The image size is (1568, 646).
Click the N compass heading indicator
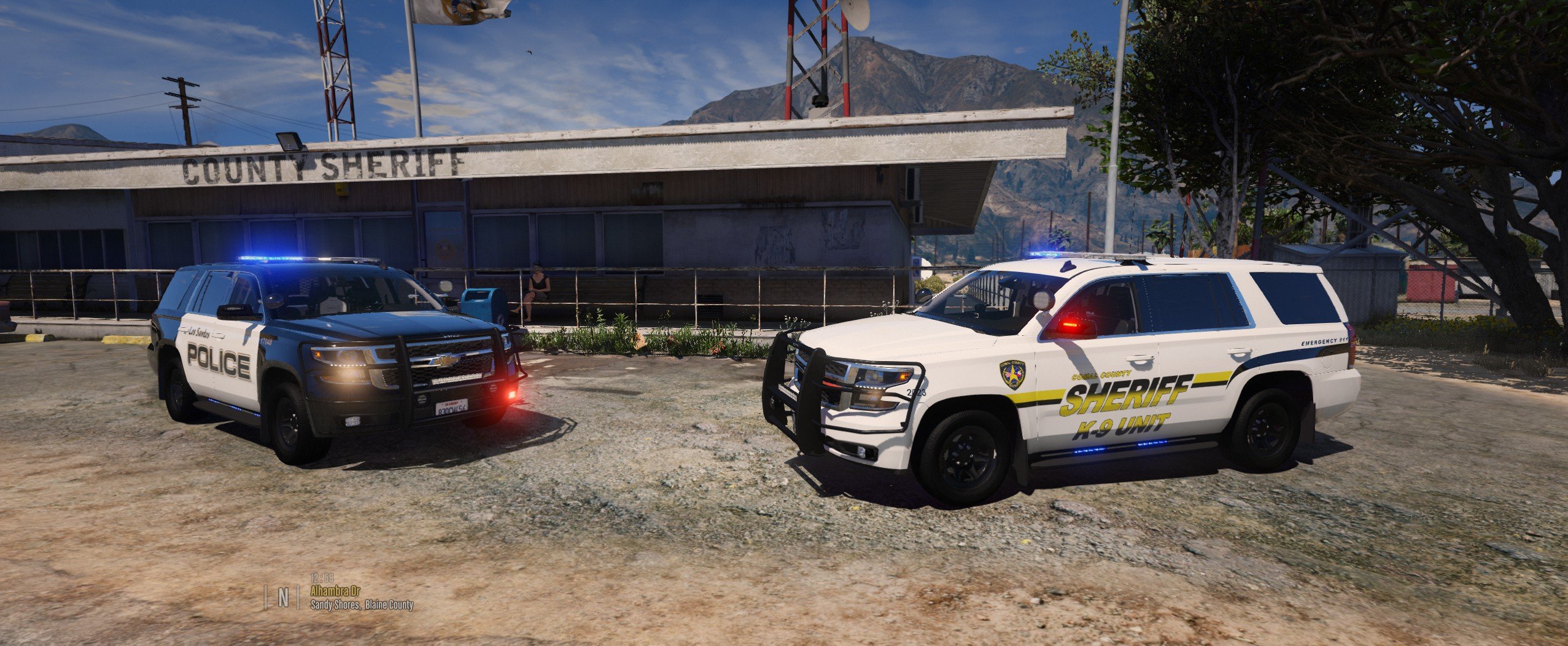click(283, 597)
